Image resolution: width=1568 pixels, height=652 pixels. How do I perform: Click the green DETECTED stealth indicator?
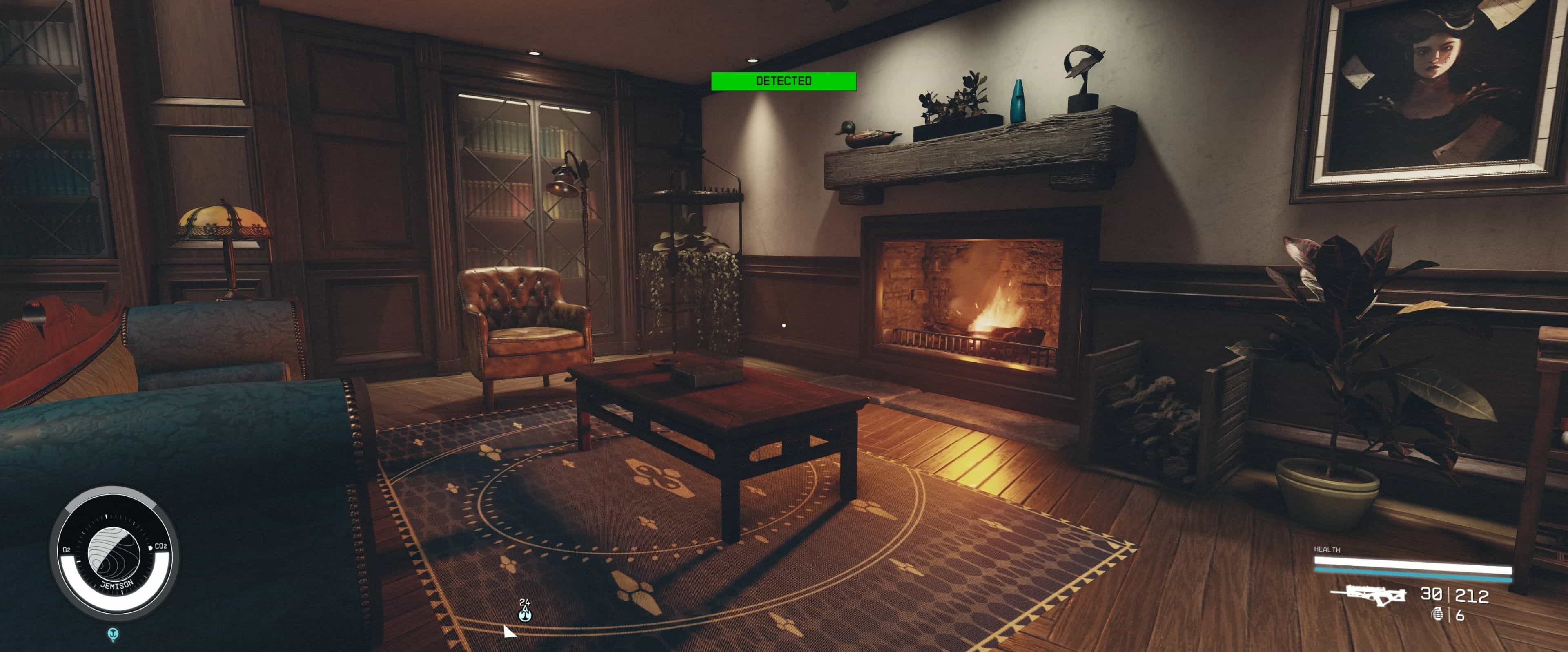[784, 81]
